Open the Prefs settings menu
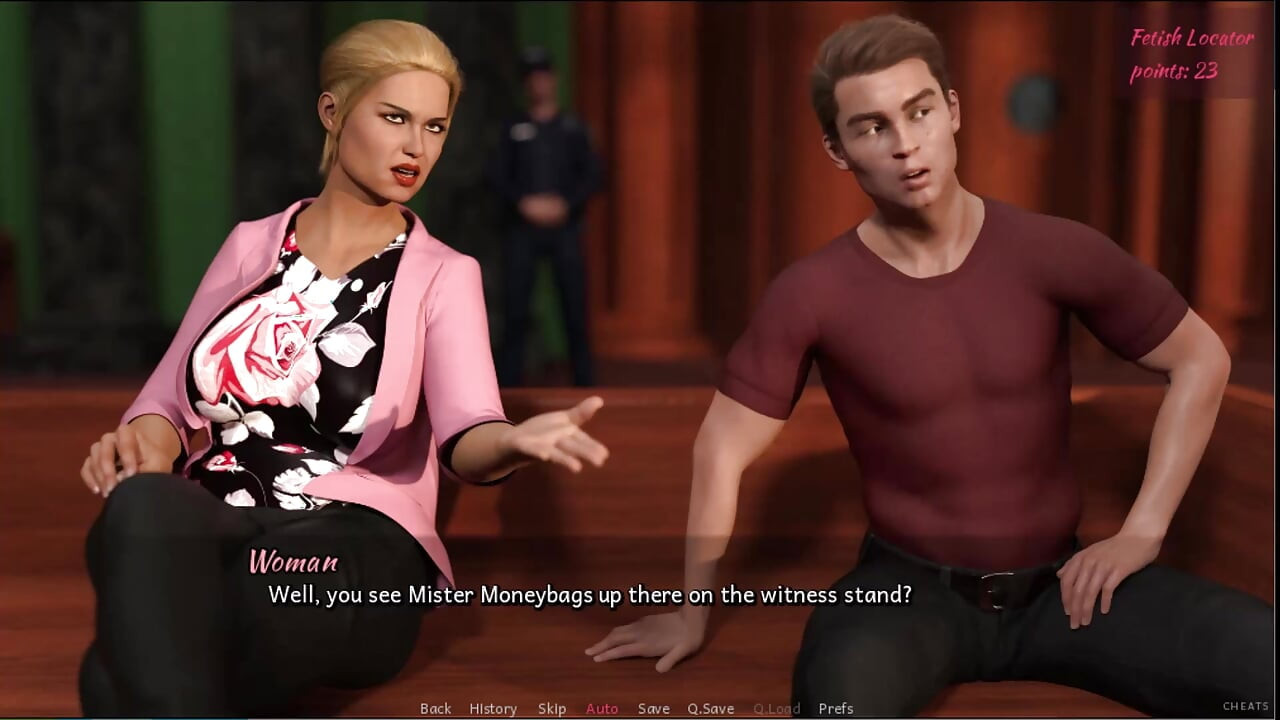This screenshot has width=1280, height=720. pyautogui.click(x=836, y=708)
